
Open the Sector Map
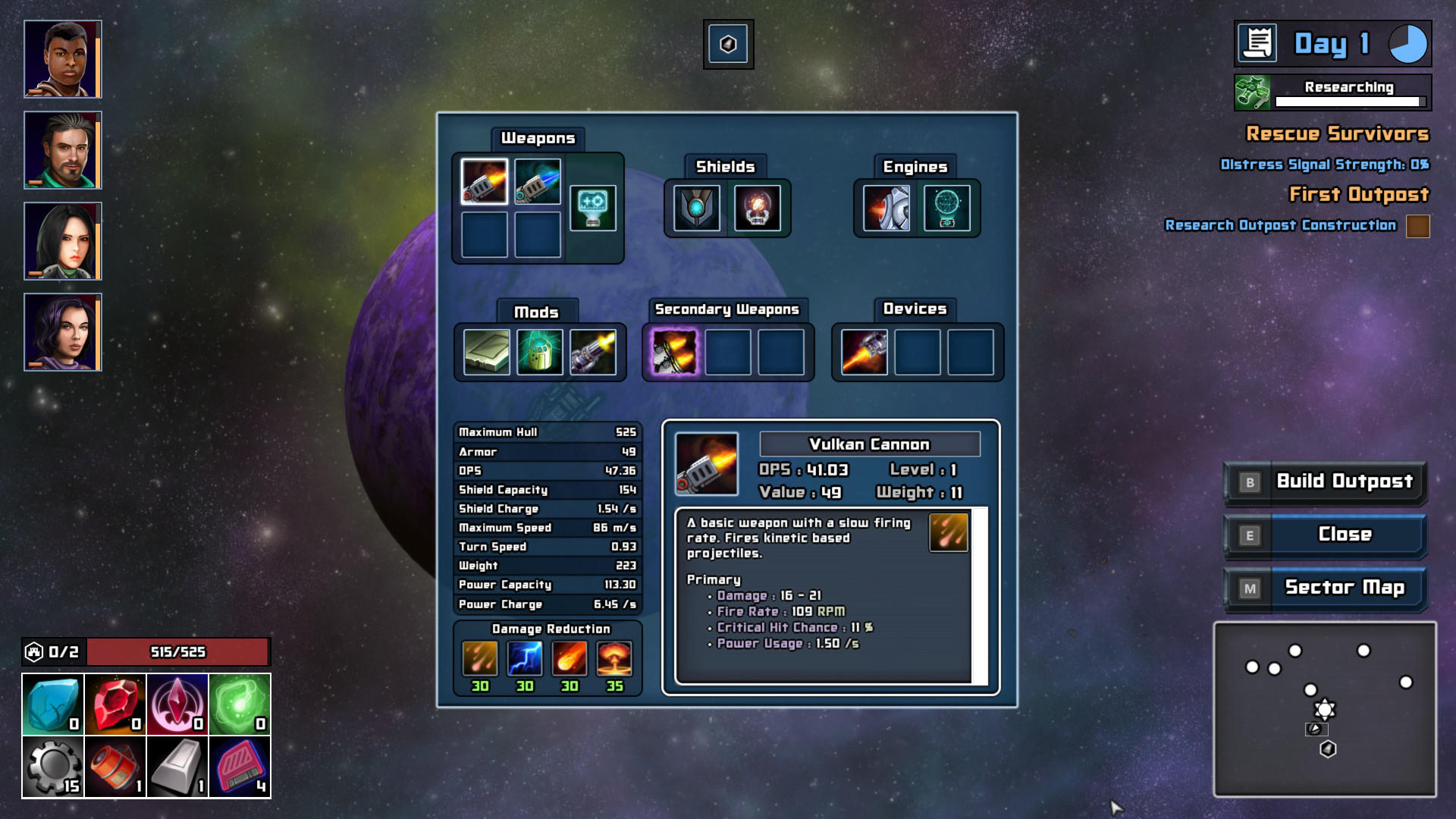point(1346,587)
